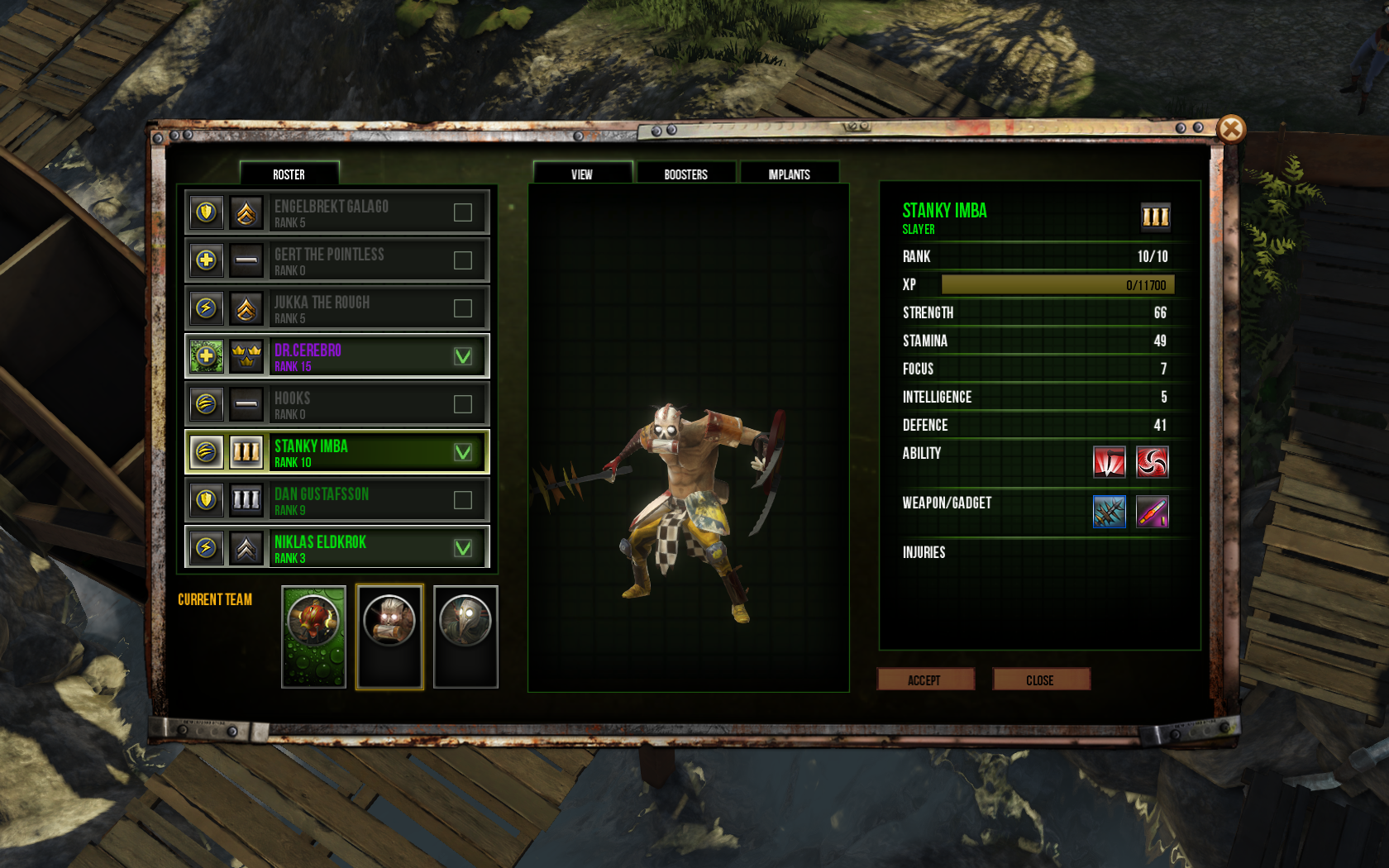Select the skull-masked slayer team portrait

pos(389,636)
